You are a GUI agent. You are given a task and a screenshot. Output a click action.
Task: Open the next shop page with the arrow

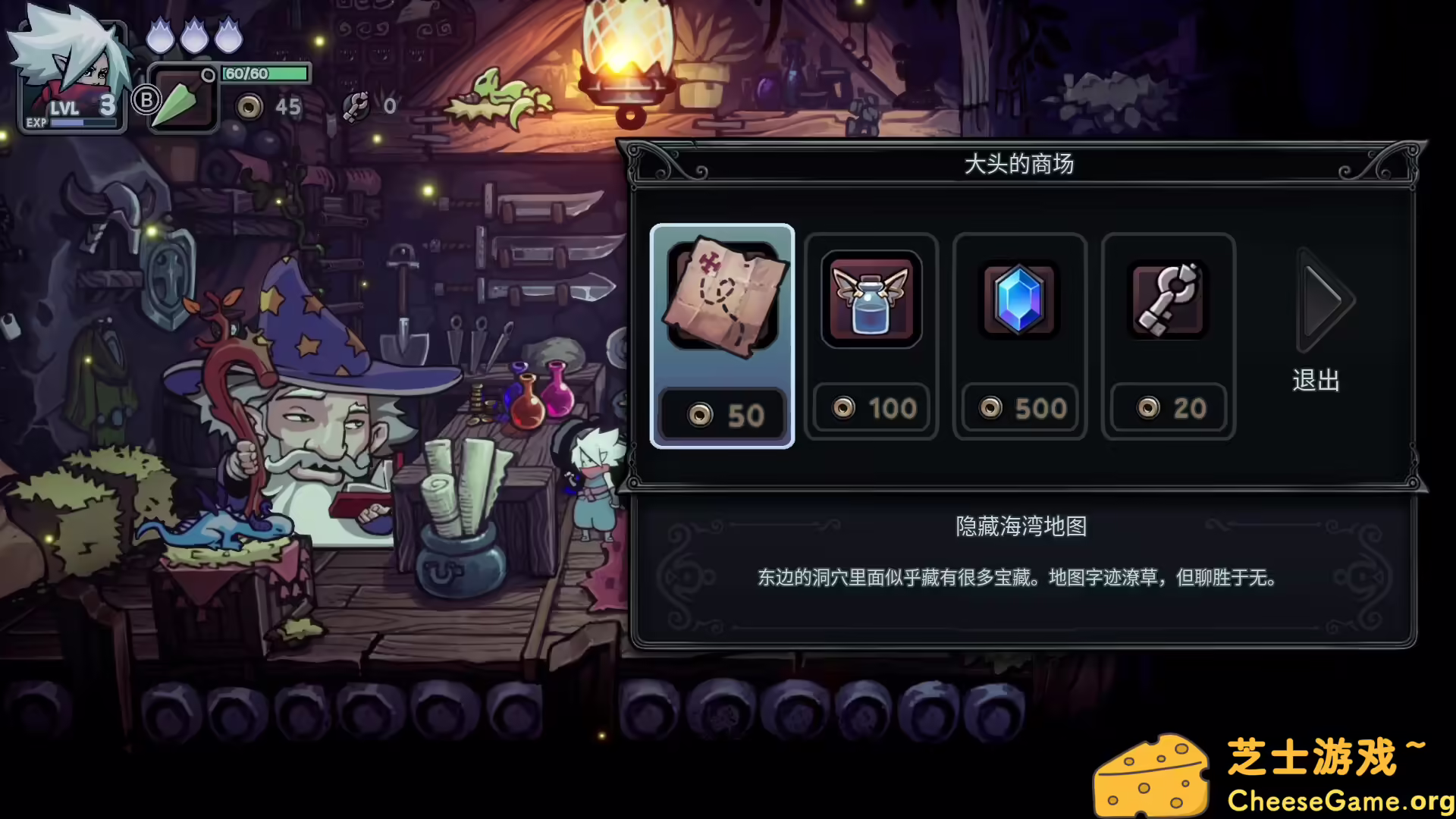click(x=1323, y=301)
